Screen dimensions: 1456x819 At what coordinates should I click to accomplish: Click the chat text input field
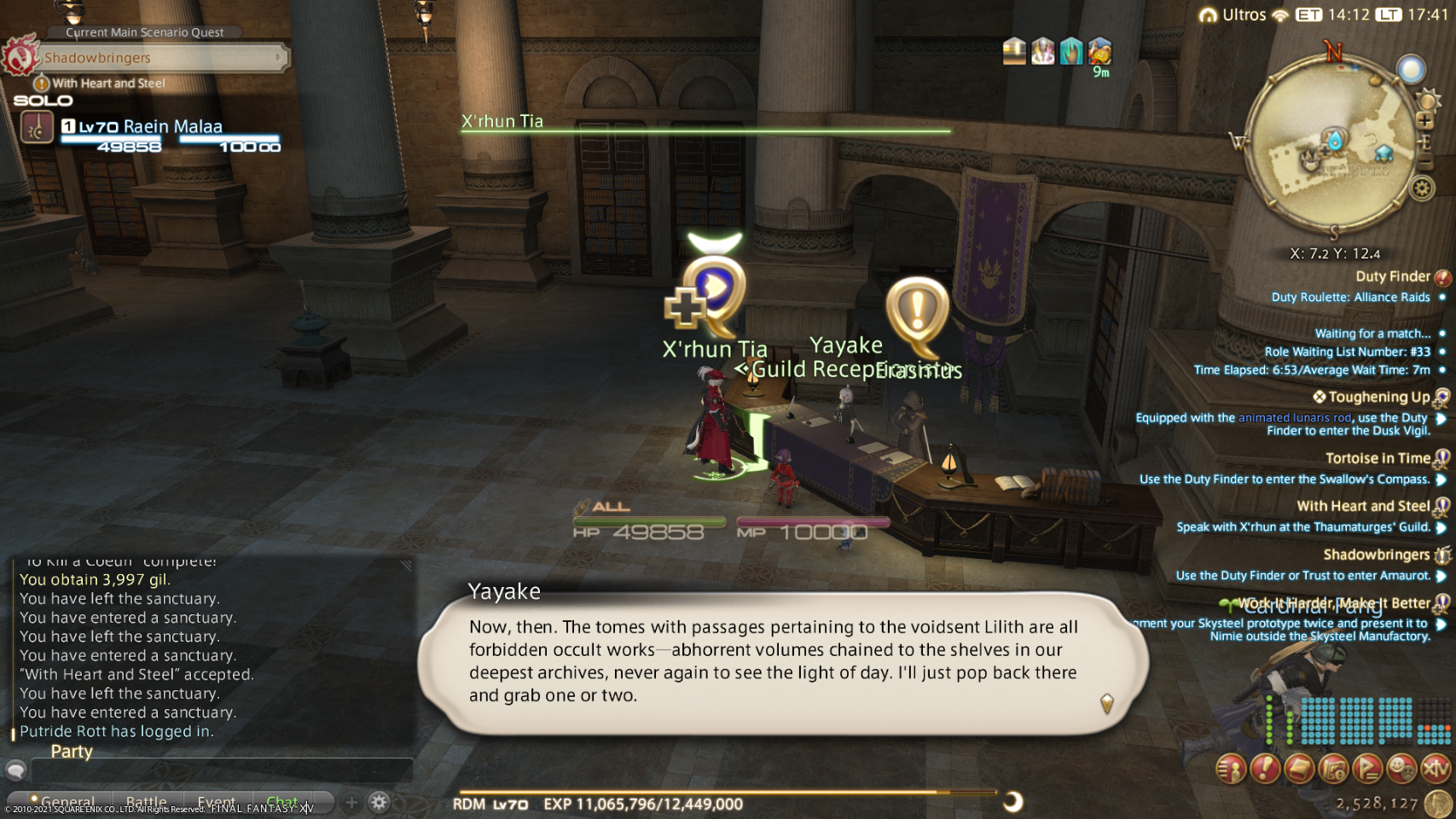[x=222, y=770]
